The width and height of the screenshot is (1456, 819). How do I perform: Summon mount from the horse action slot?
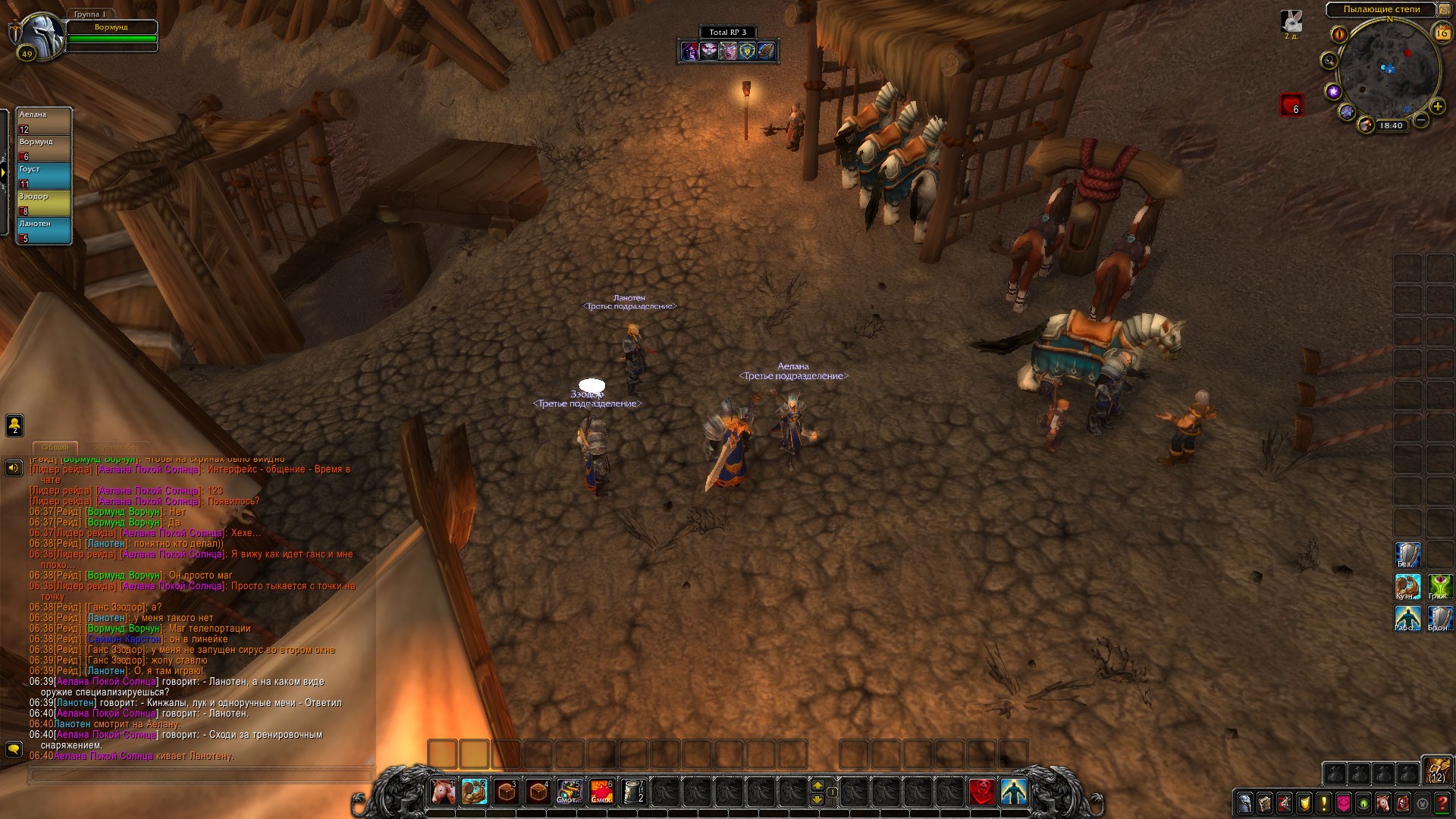(443, 792)
